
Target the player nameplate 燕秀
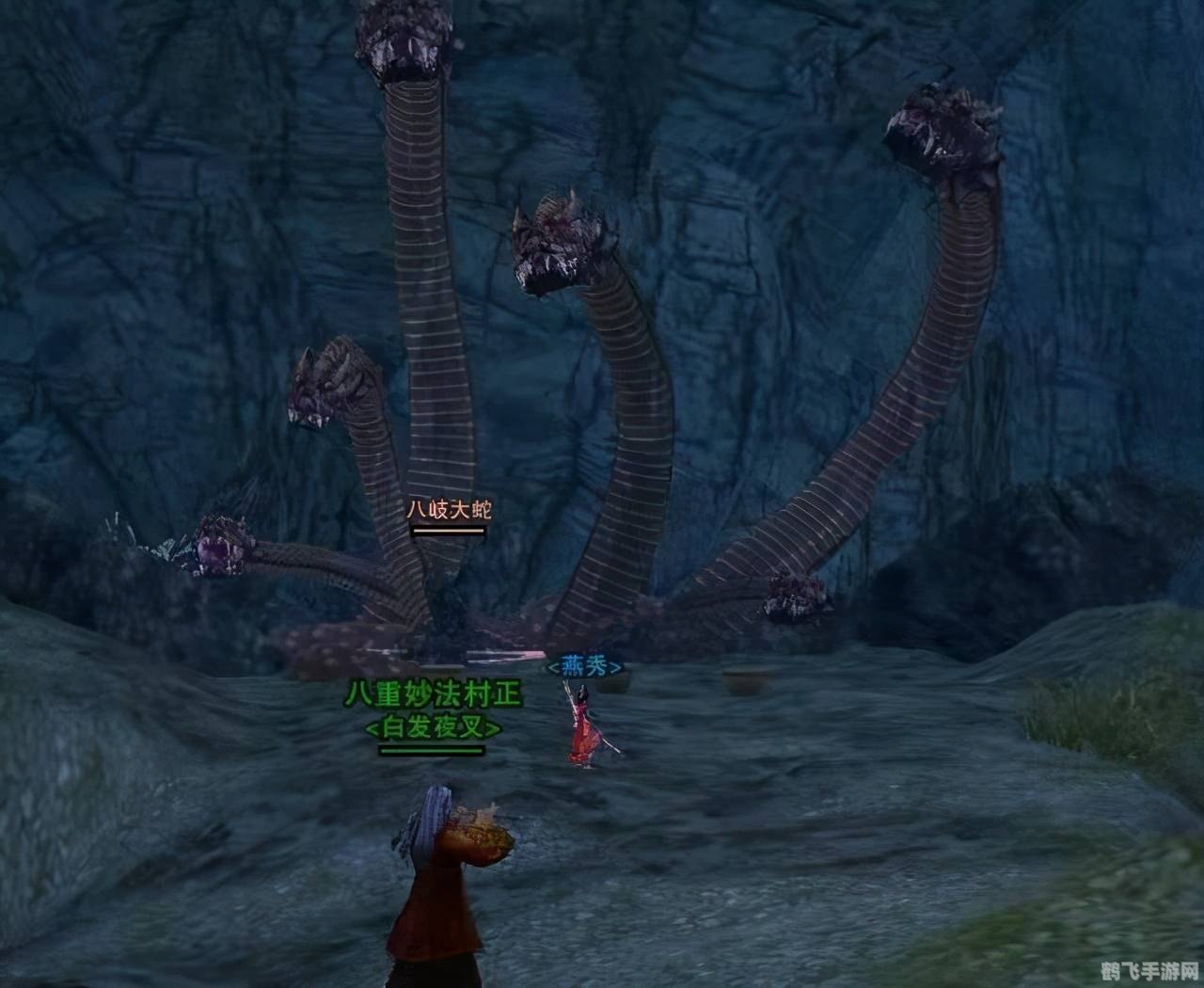(585, 667)
